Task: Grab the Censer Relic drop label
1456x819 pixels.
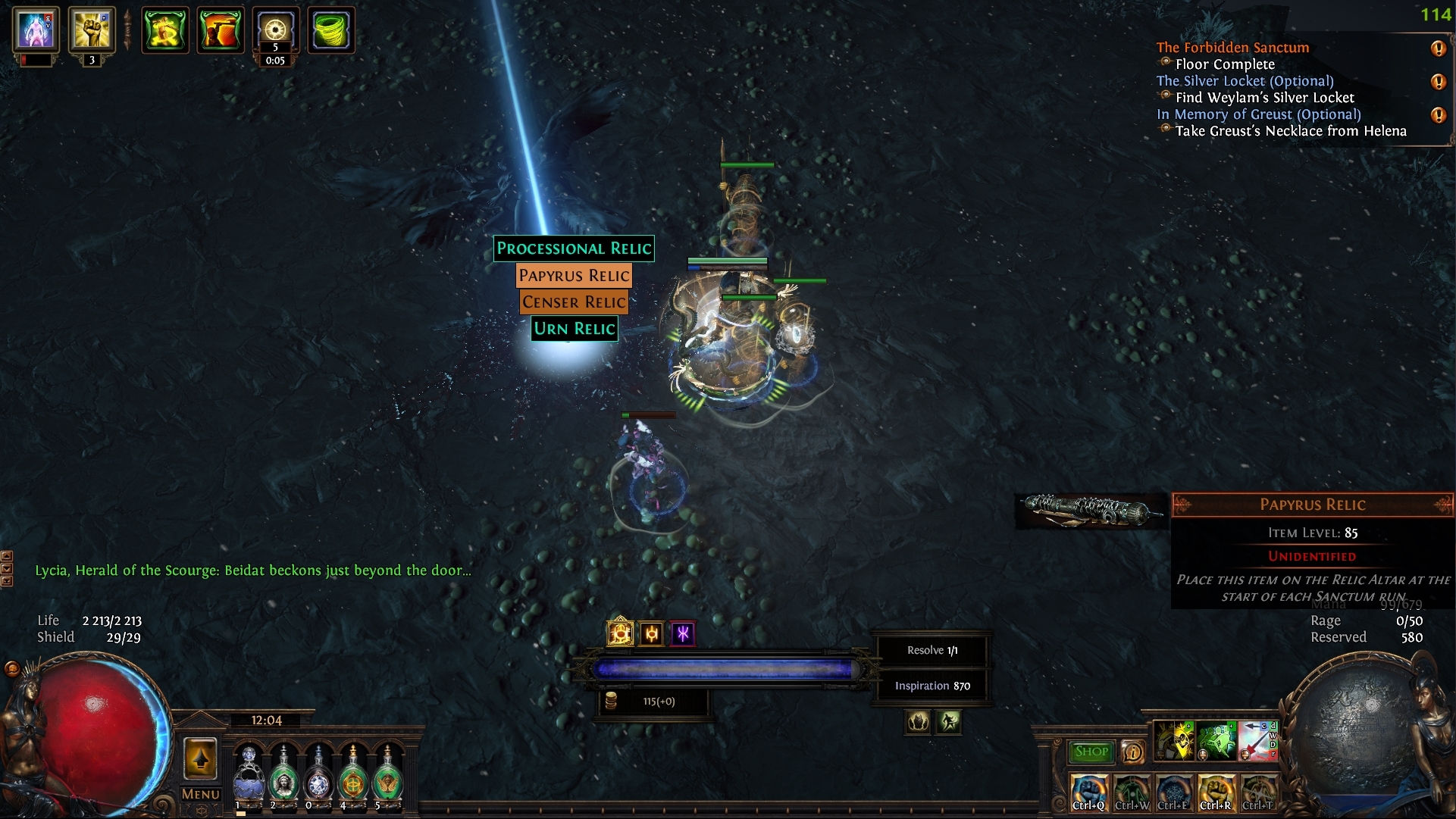Action: coord(574,302)
